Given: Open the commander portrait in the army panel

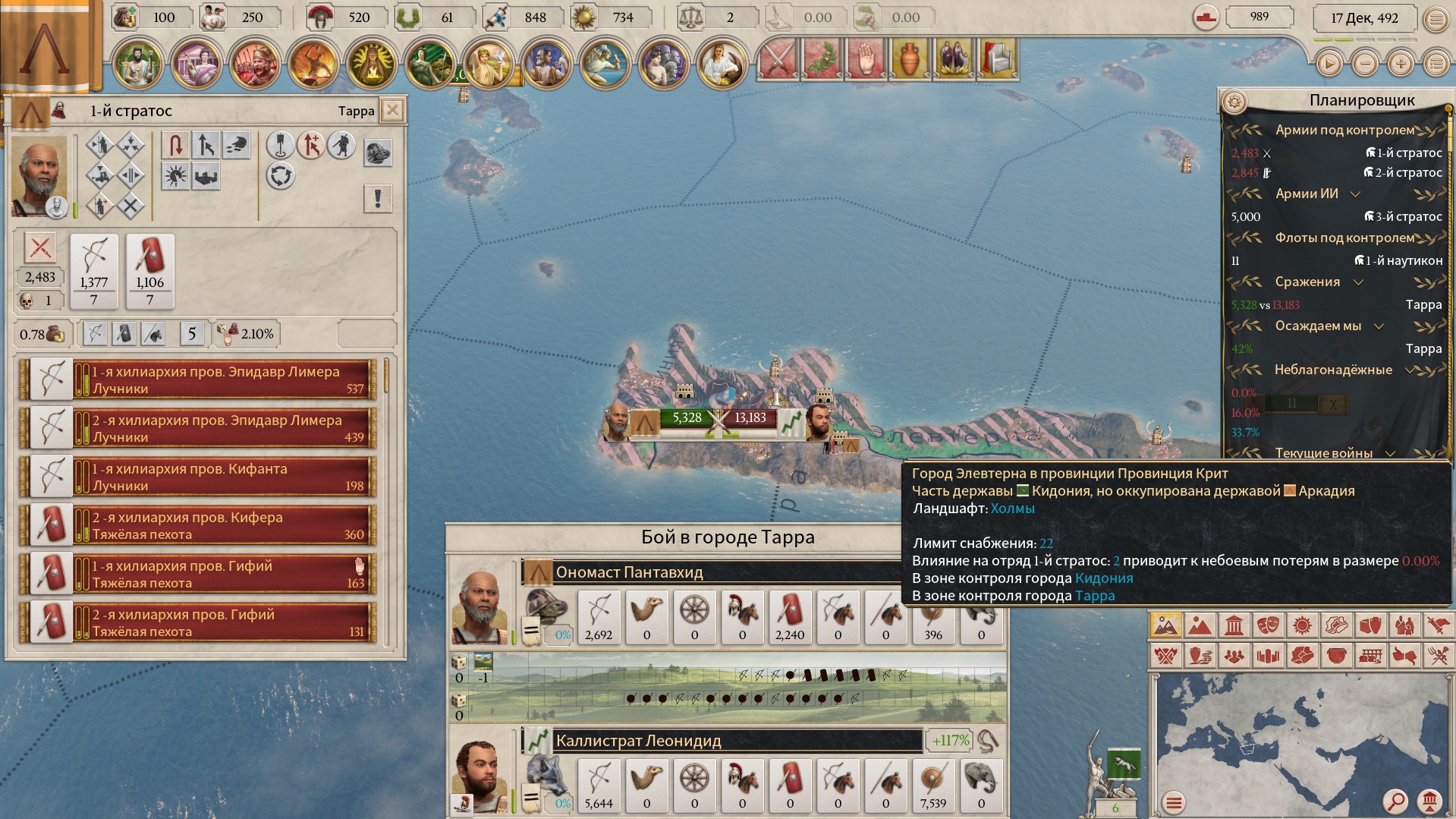Looking at the screenshot, I should (x=39, y=177).
